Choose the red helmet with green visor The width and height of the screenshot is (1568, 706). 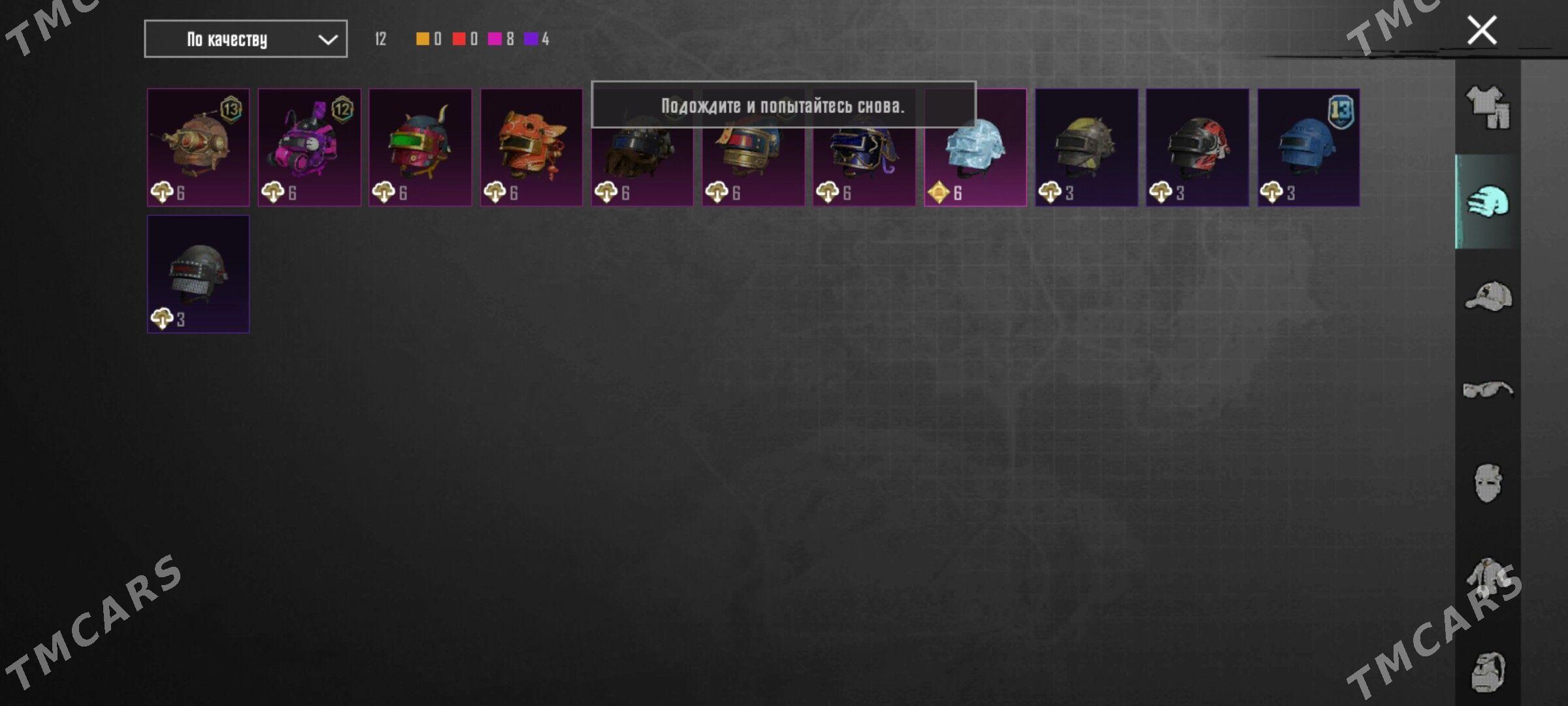coord(420,148)
